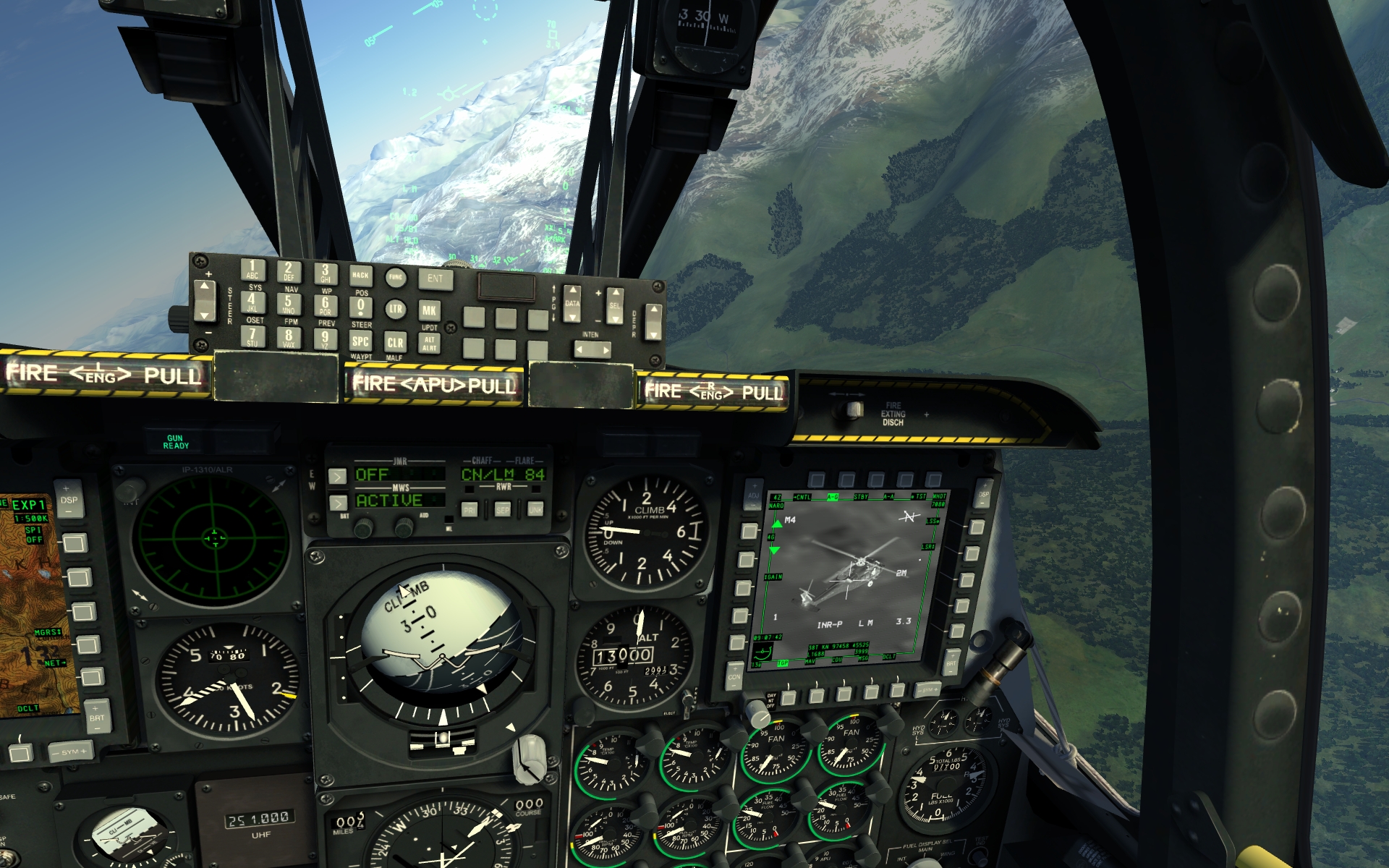1389x868 pixels.
Task: Adjust the INTEN rocker on the UFC
Action: point(592,350)
